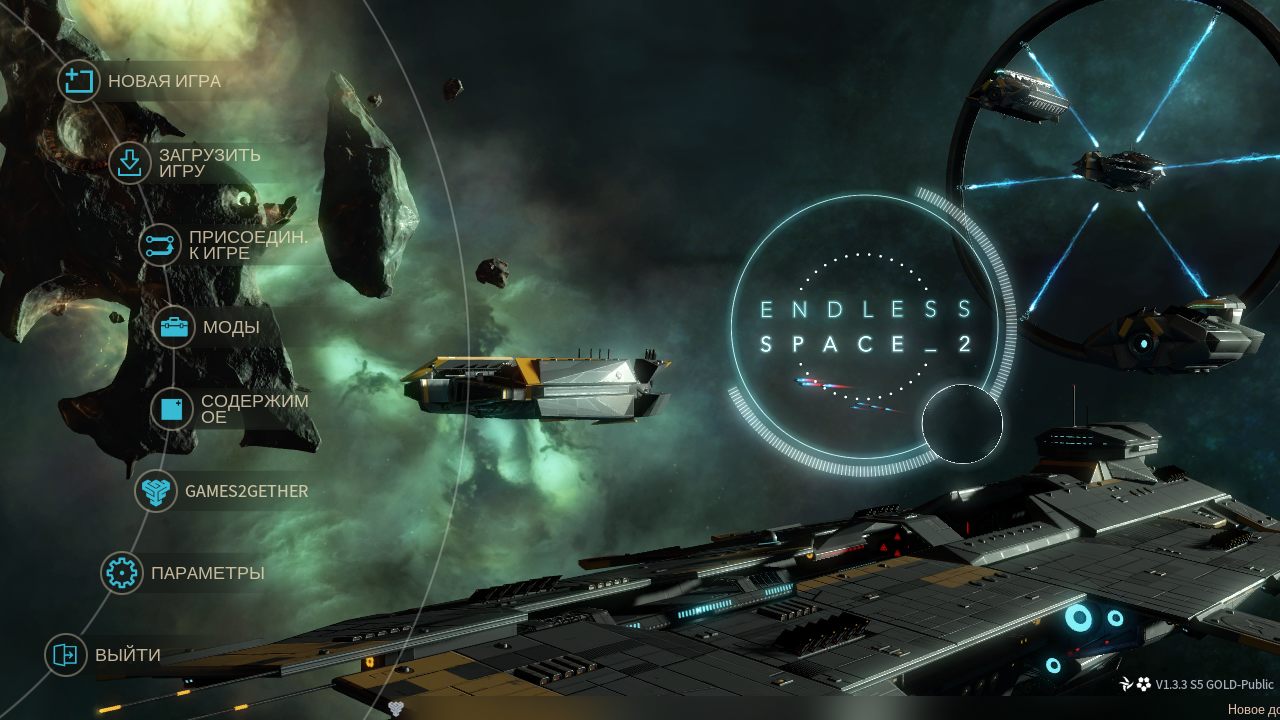
Task: Open the Моды mods menu
Action: [230, 327]
